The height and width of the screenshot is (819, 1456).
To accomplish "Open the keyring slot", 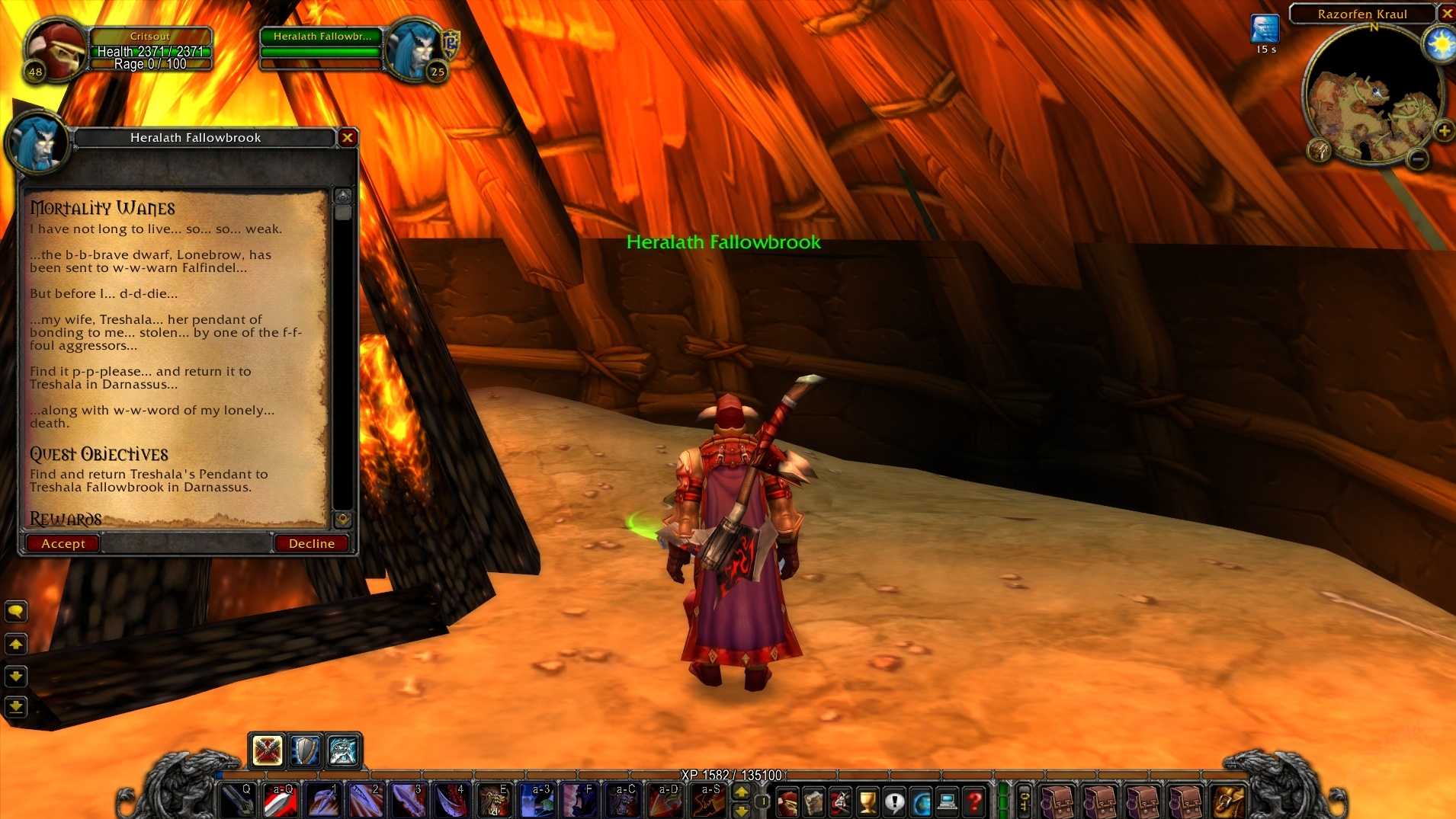I will click(1025, 801).
